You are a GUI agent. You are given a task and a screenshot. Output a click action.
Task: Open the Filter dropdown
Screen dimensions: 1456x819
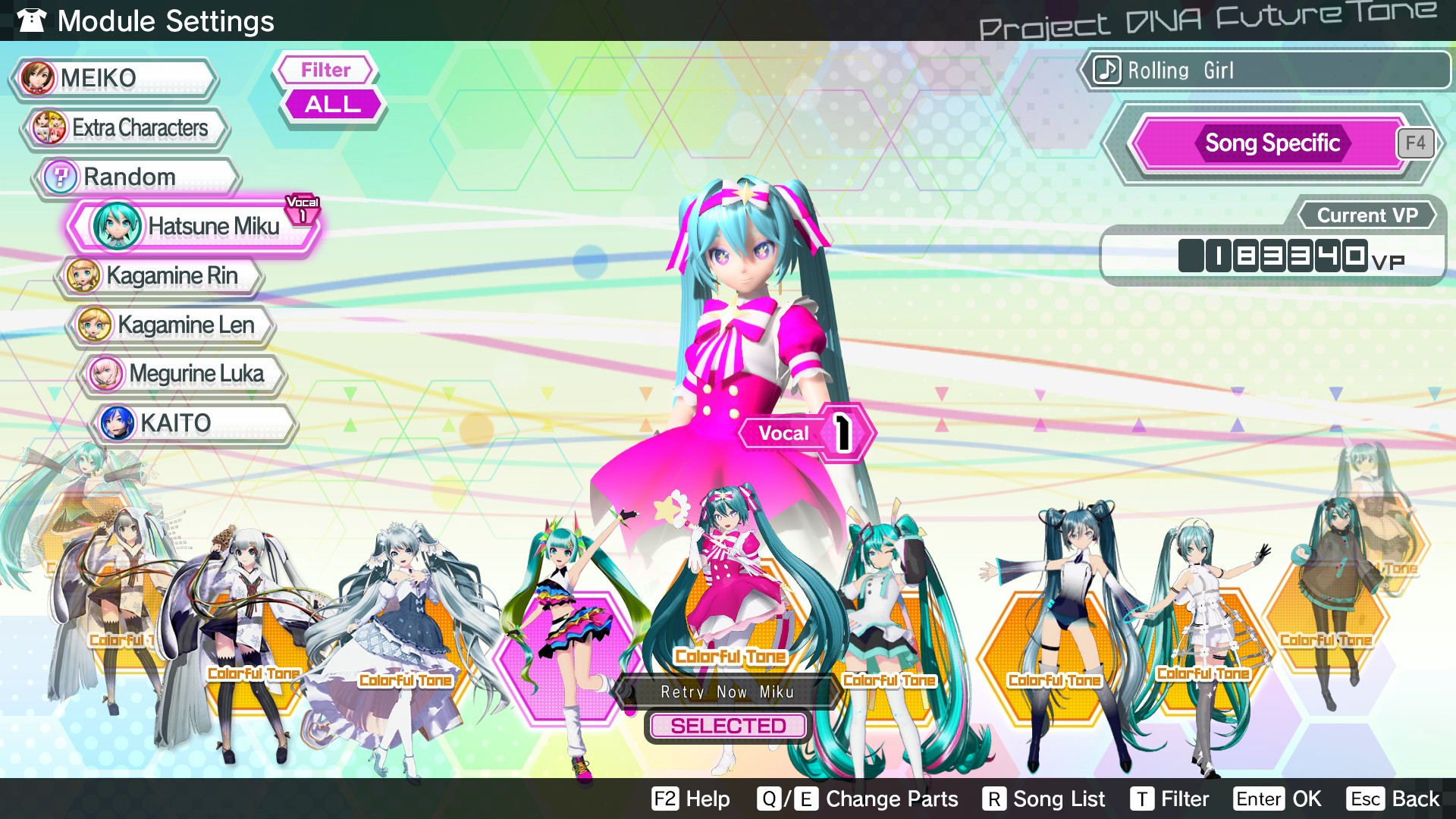(325, 70)
